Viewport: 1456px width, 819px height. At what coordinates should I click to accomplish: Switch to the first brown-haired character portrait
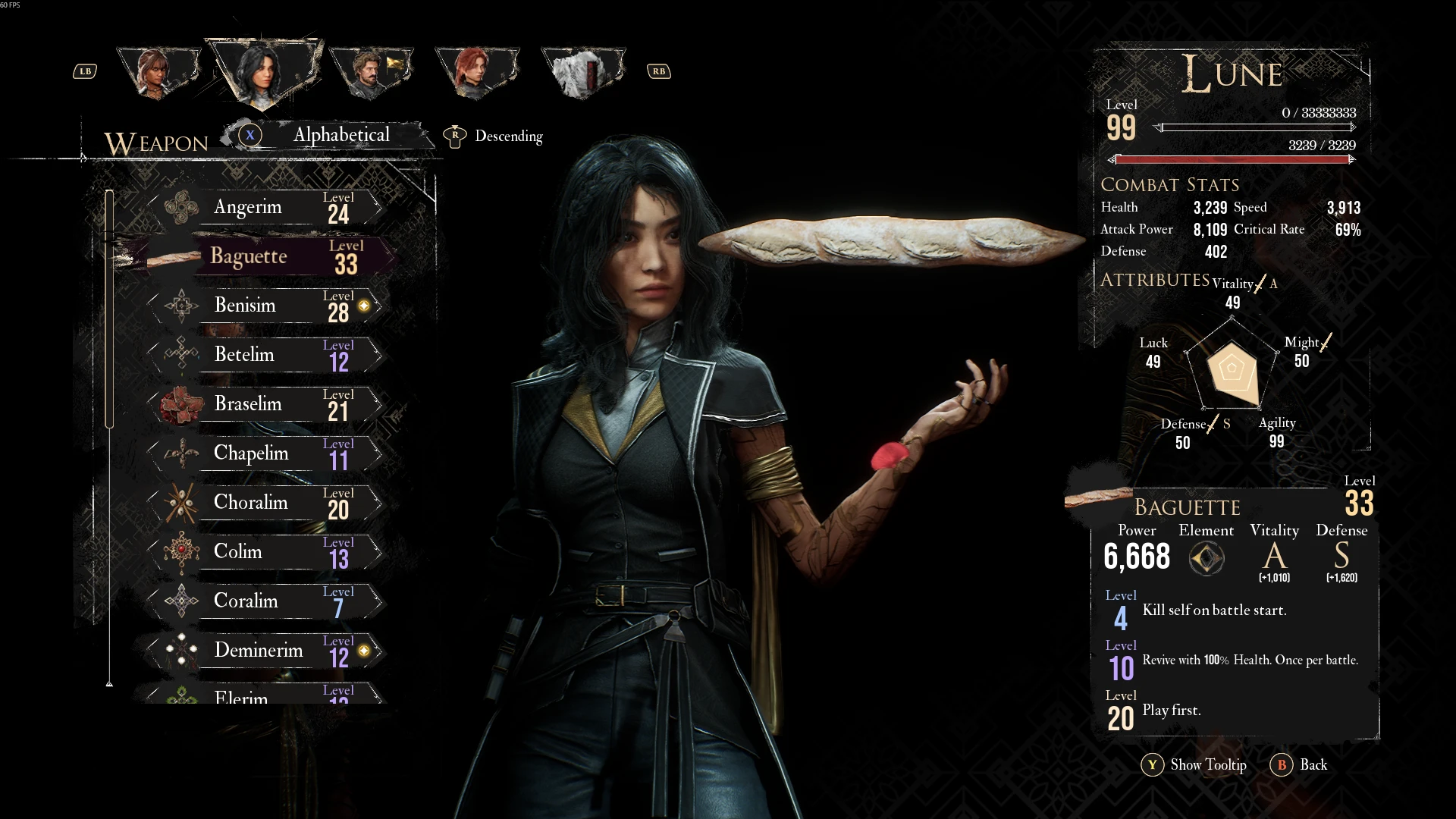[158, 72]
